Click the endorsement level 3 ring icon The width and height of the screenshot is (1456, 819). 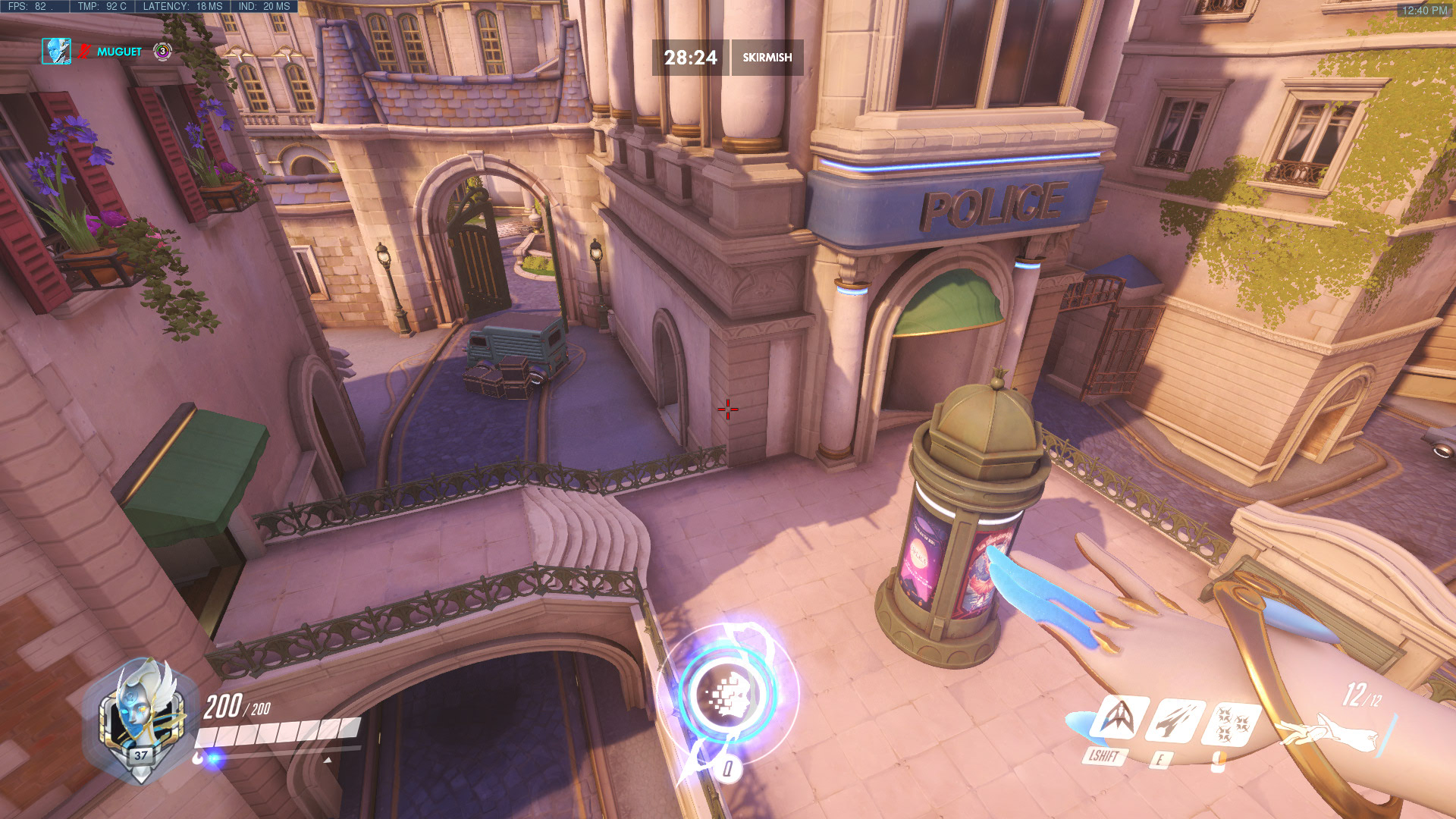point(162,51)
